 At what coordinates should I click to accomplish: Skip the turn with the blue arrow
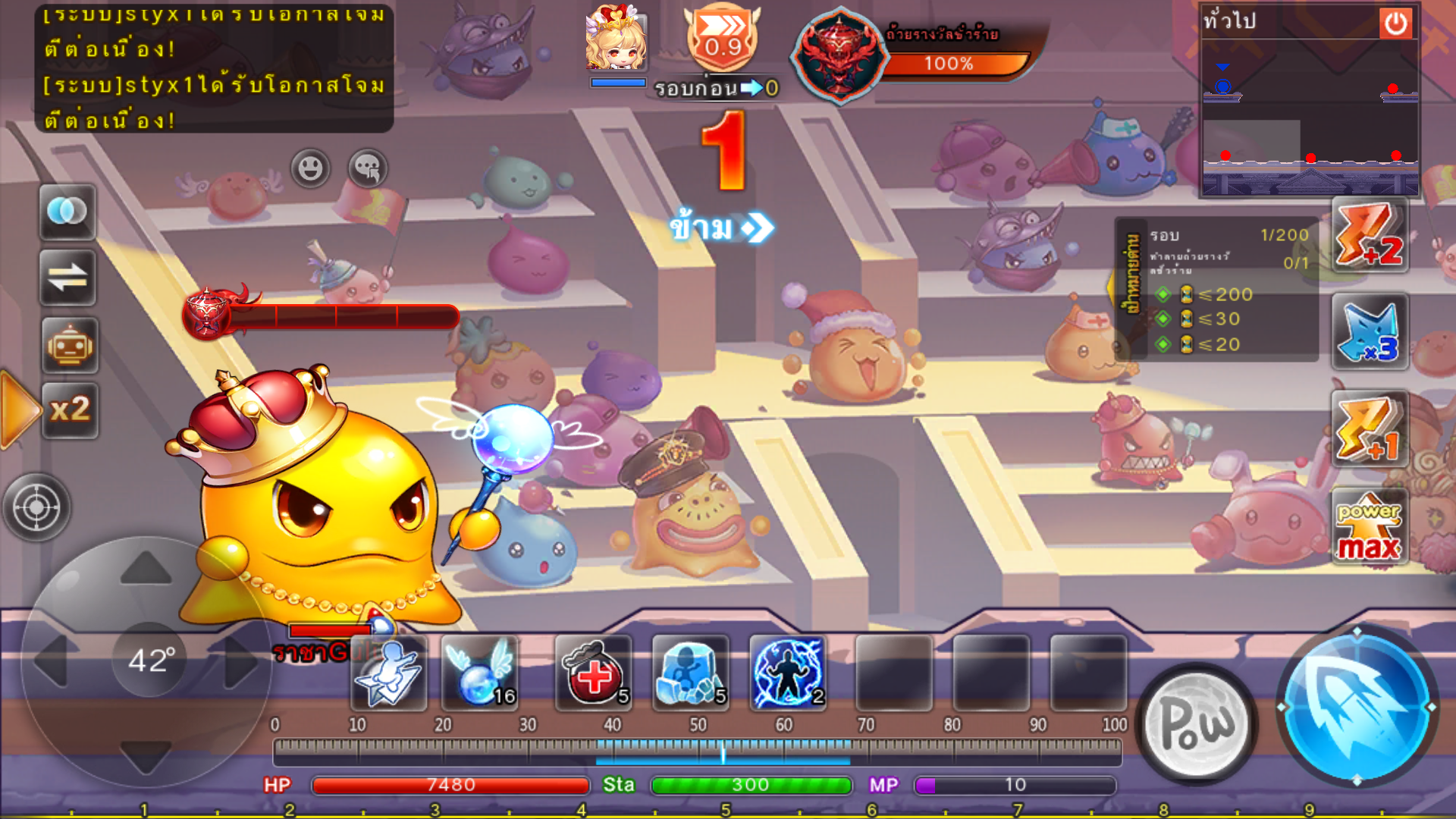coord(721,227)
